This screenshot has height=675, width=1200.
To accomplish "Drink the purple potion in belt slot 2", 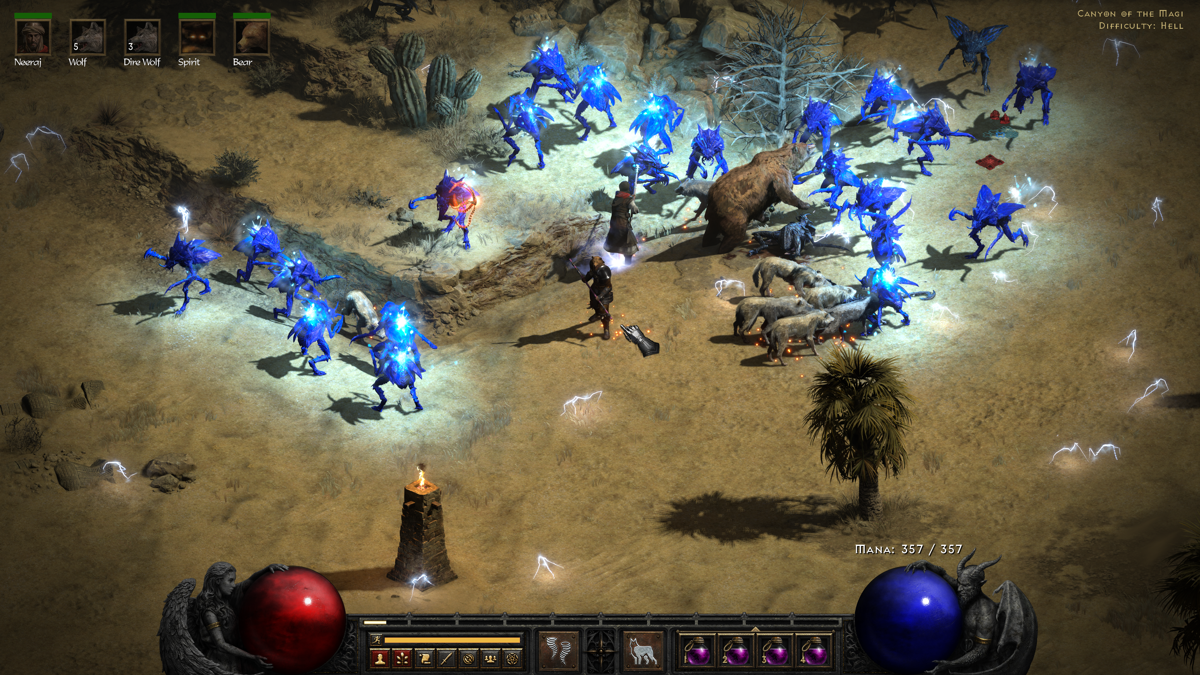I will coord(737,652).
